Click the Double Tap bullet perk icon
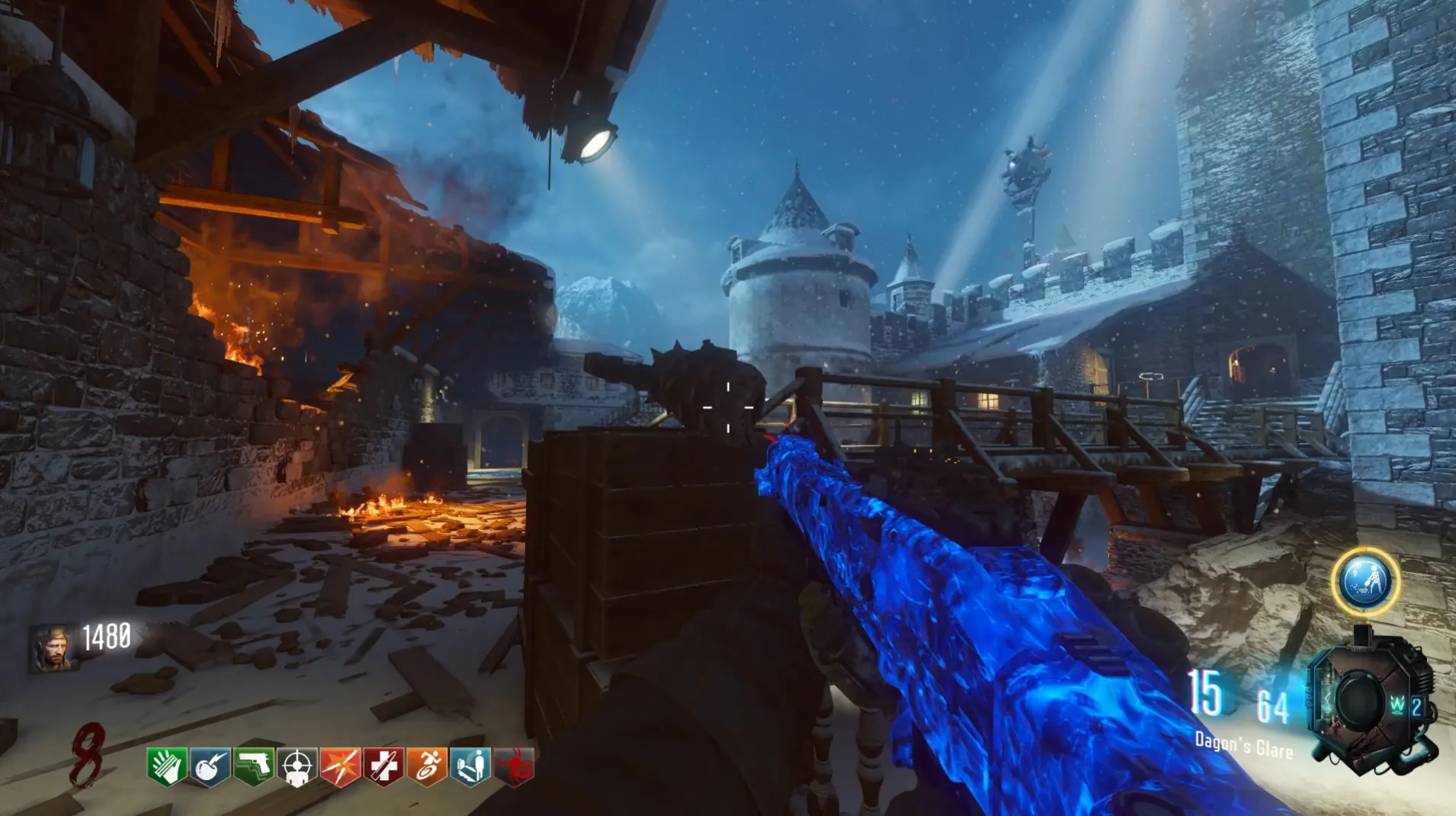Screen dimensions: 1456x816 (341, 765)
